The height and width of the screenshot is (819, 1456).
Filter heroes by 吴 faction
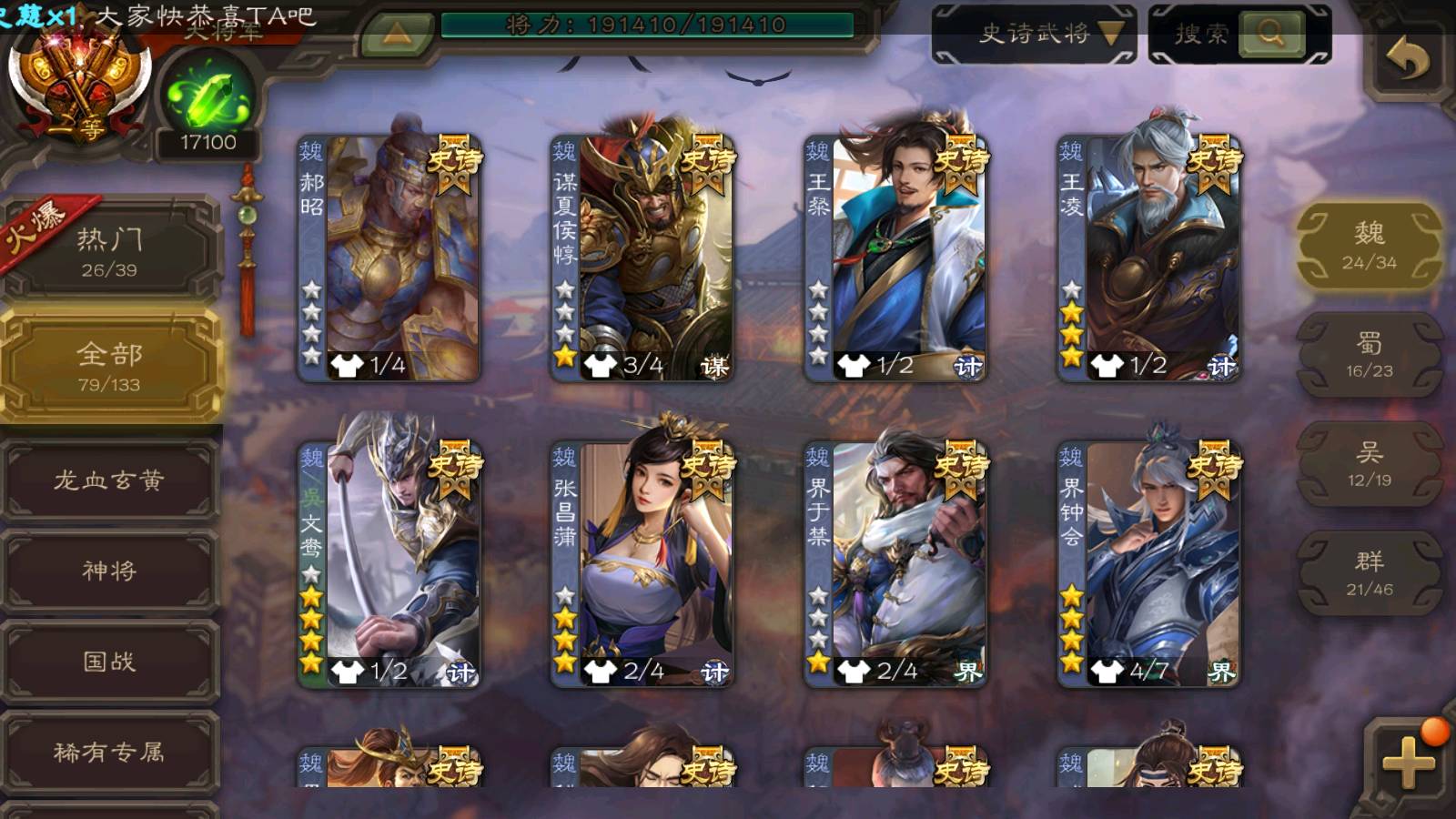pos(1369,464)
